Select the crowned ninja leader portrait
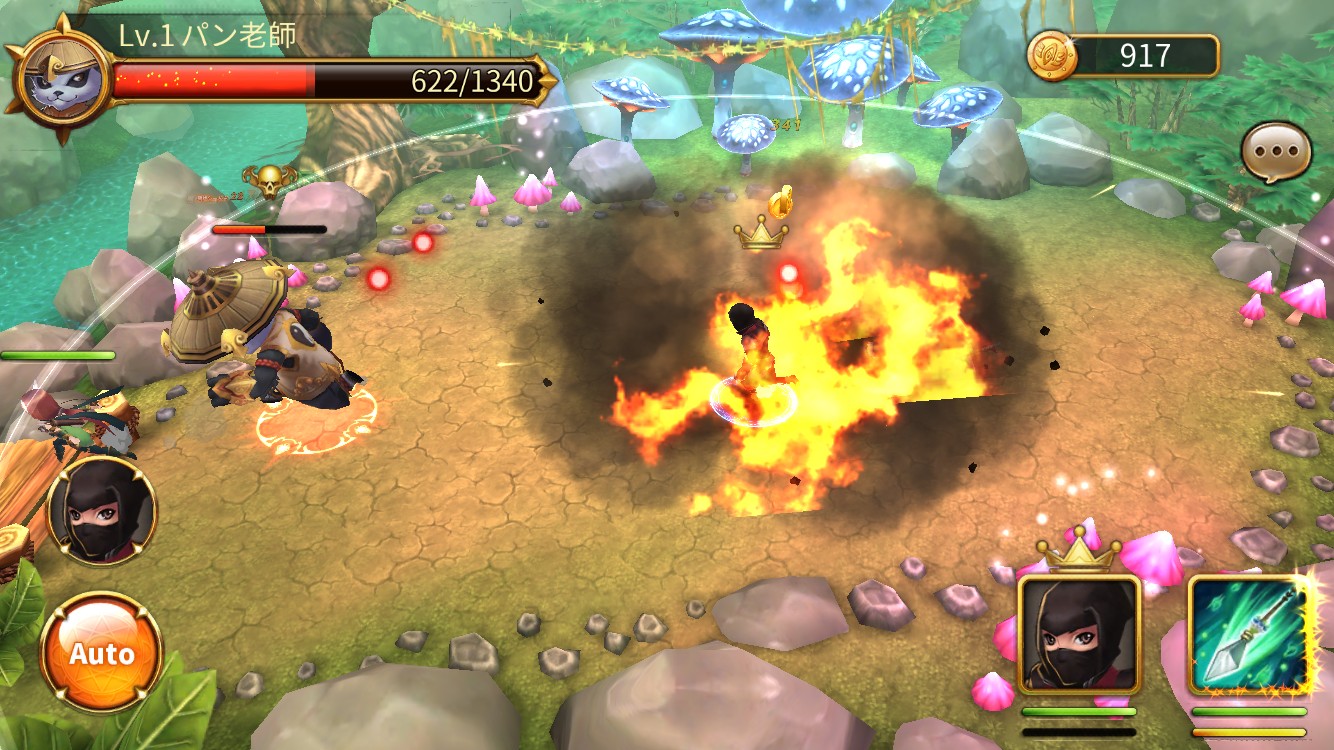1334x750 pixels. [1079, 633]
